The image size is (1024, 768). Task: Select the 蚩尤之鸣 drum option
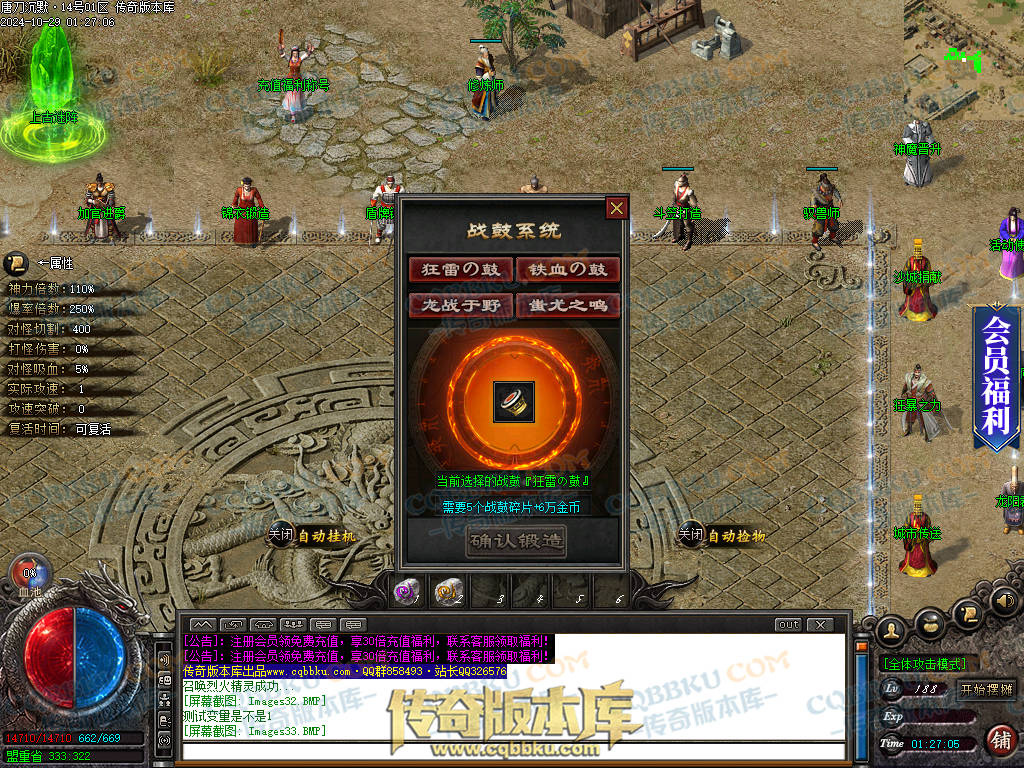[568, 305]
